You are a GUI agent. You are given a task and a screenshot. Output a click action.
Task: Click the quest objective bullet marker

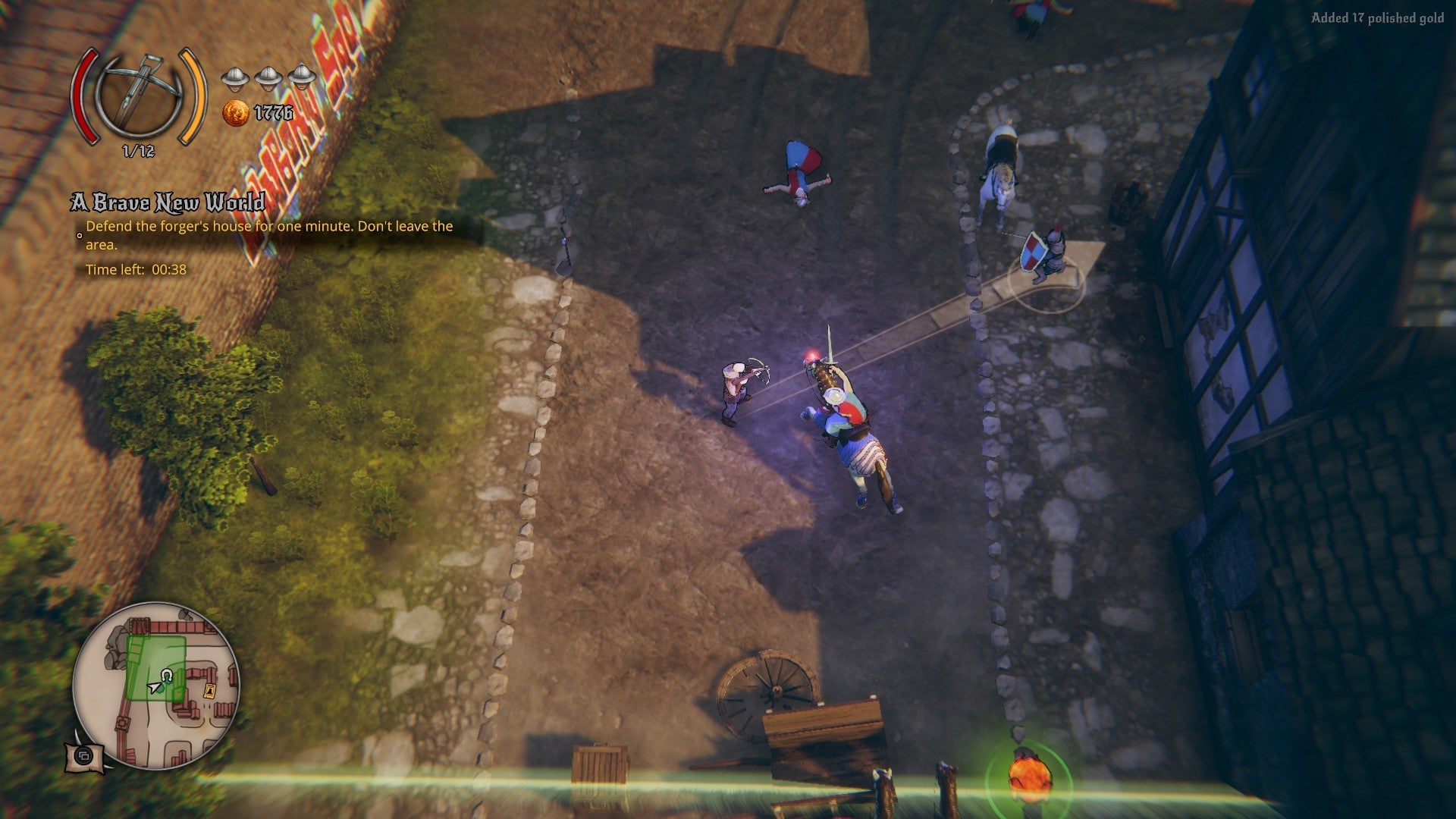(x=78, y=236)
